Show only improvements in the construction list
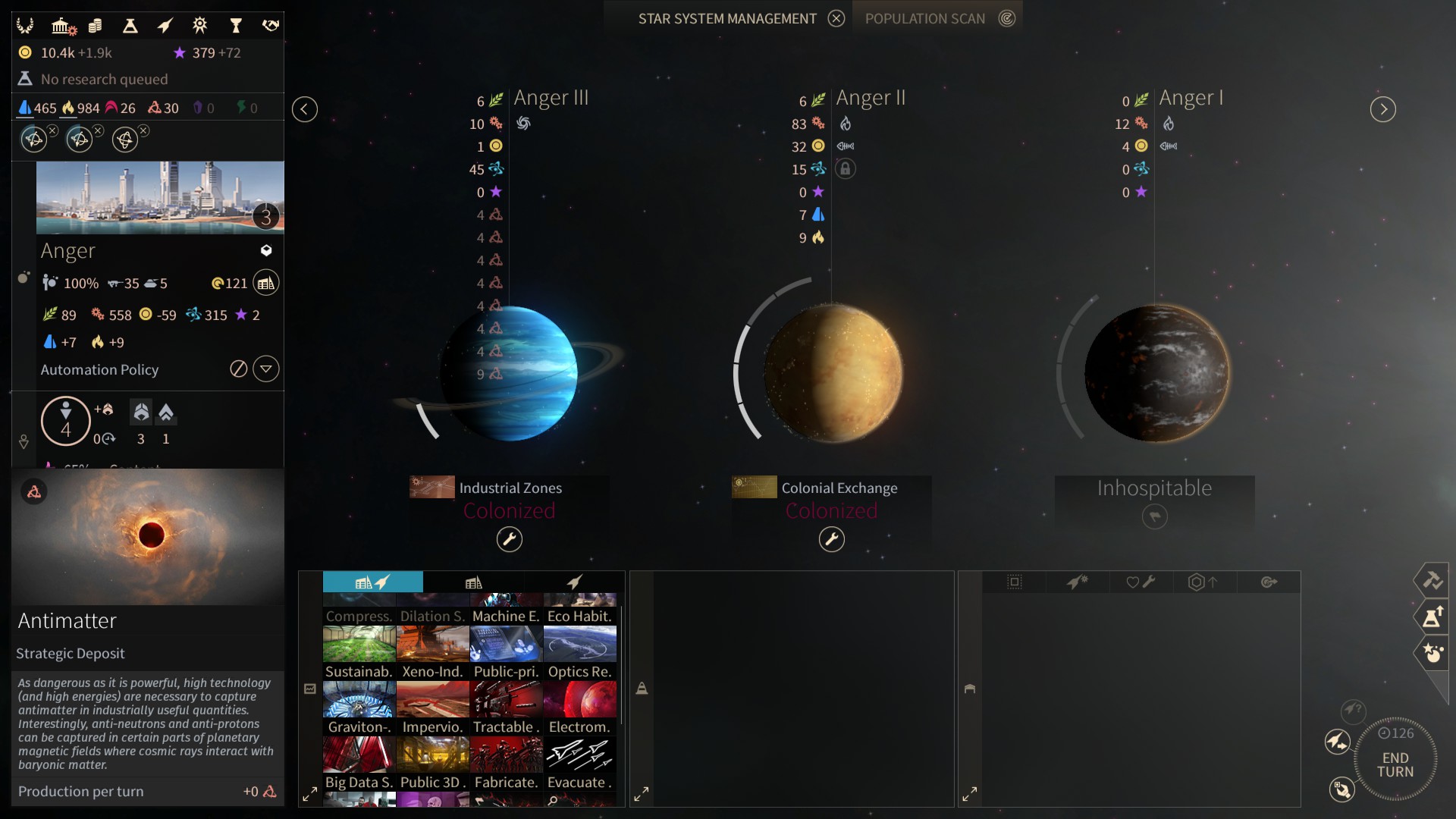 (x=473, y=582)
